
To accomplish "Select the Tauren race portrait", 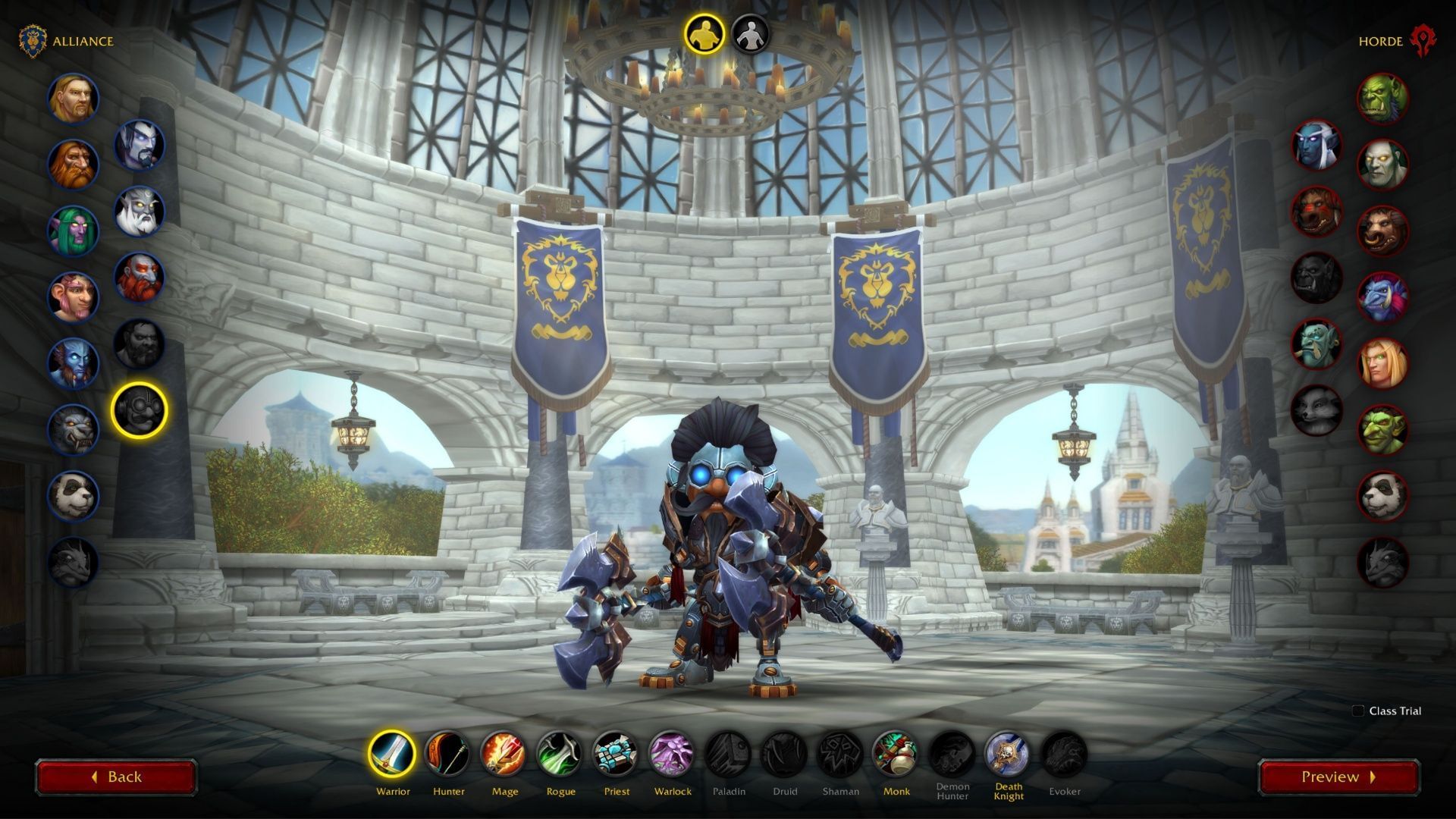I will pyautogui.click(x=1382, y=231).
